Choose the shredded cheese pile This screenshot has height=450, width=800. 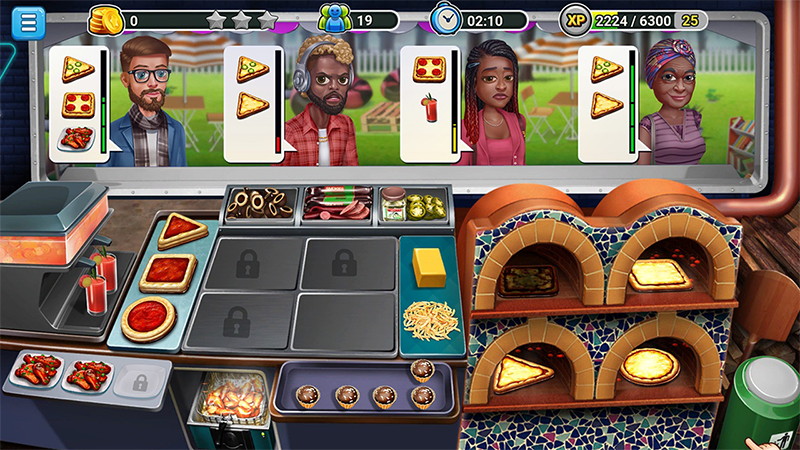(430, 319)
